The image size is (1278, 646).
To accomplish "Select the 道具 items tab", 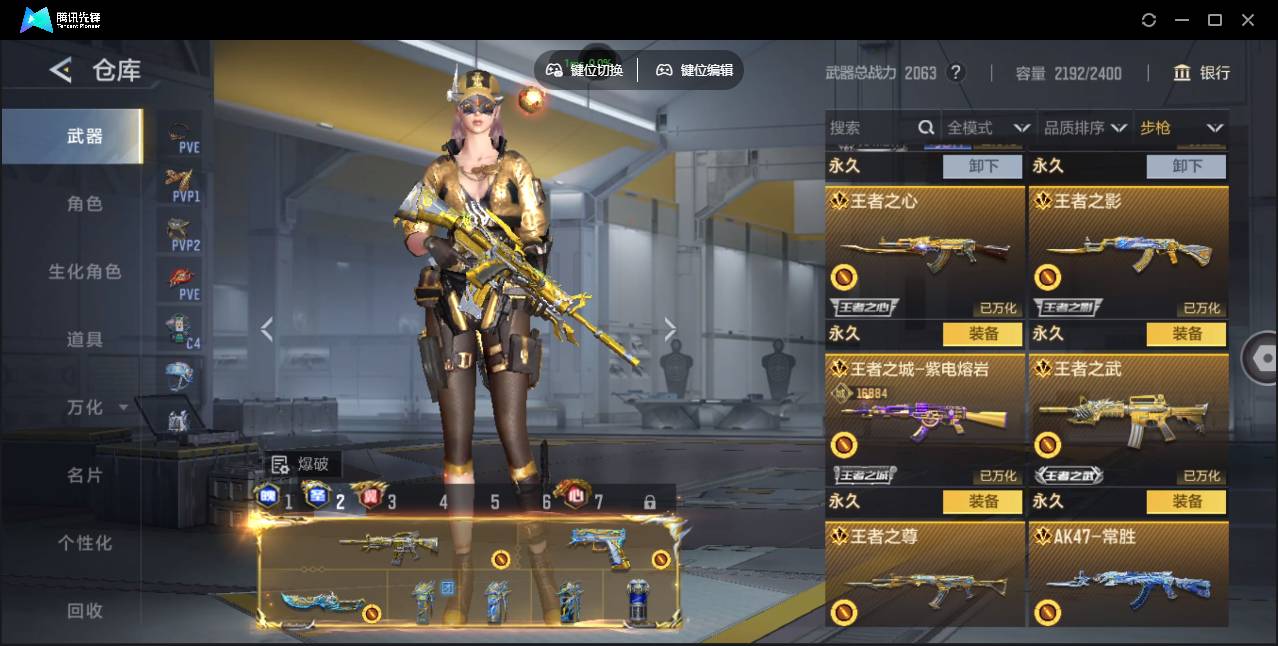I will coord(85,340).
